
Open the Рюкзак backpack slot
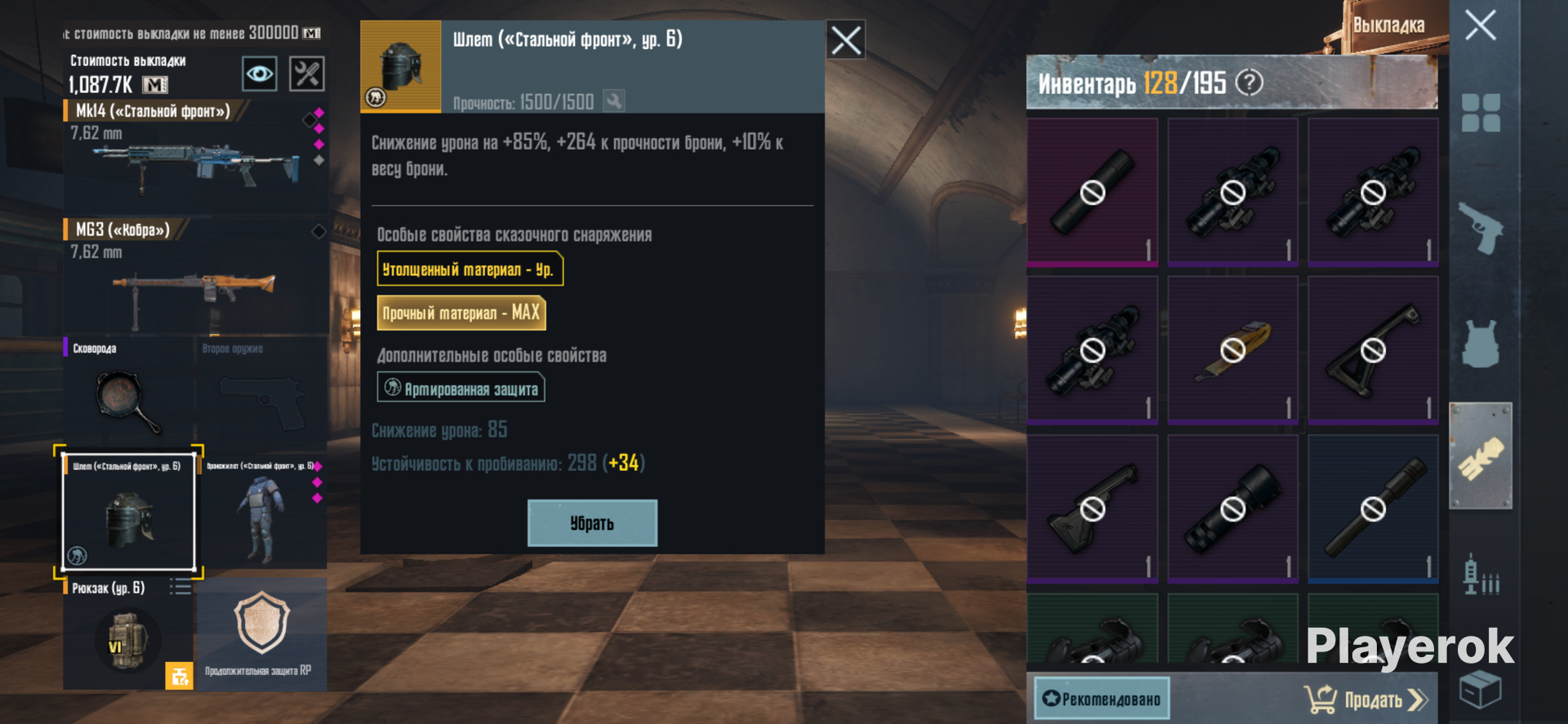click(x=127, y=634)
